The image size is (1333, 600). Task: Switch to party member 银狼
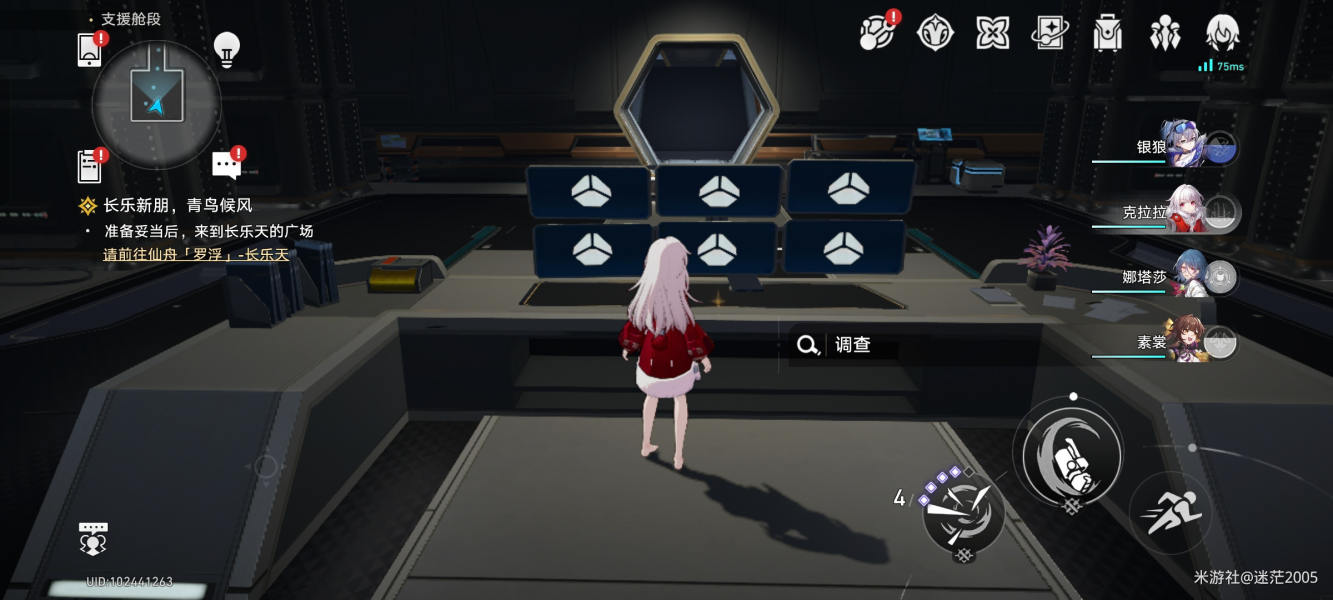tap(1185, 146)
